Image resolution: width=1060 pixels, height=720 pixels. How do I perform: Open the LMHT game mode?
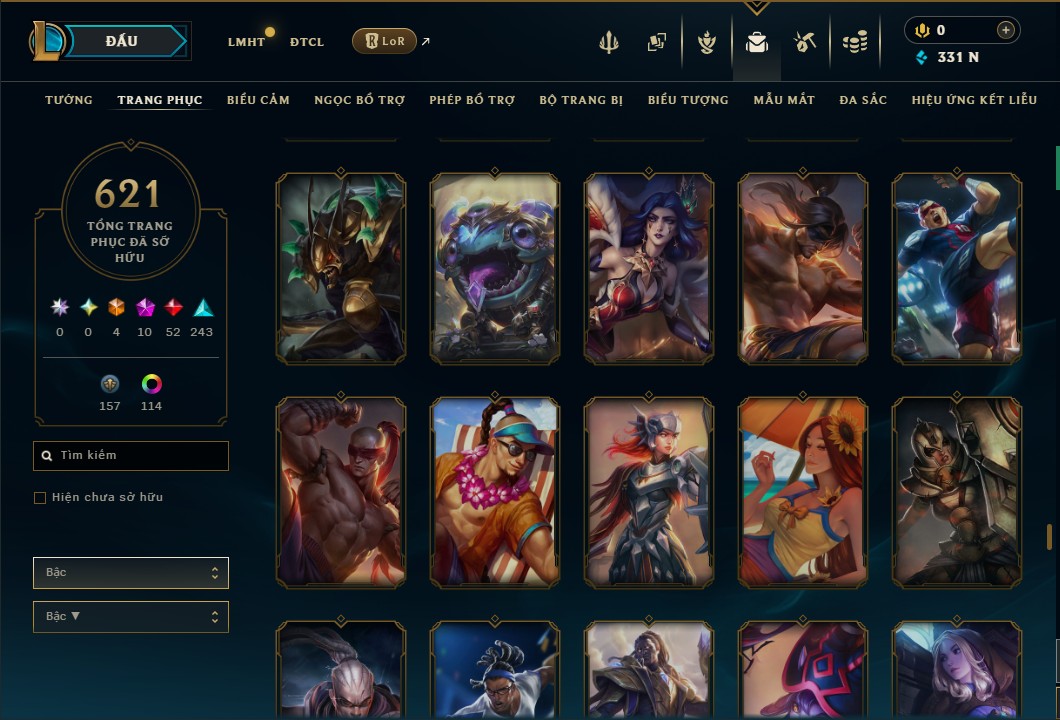tap(246, 42)
